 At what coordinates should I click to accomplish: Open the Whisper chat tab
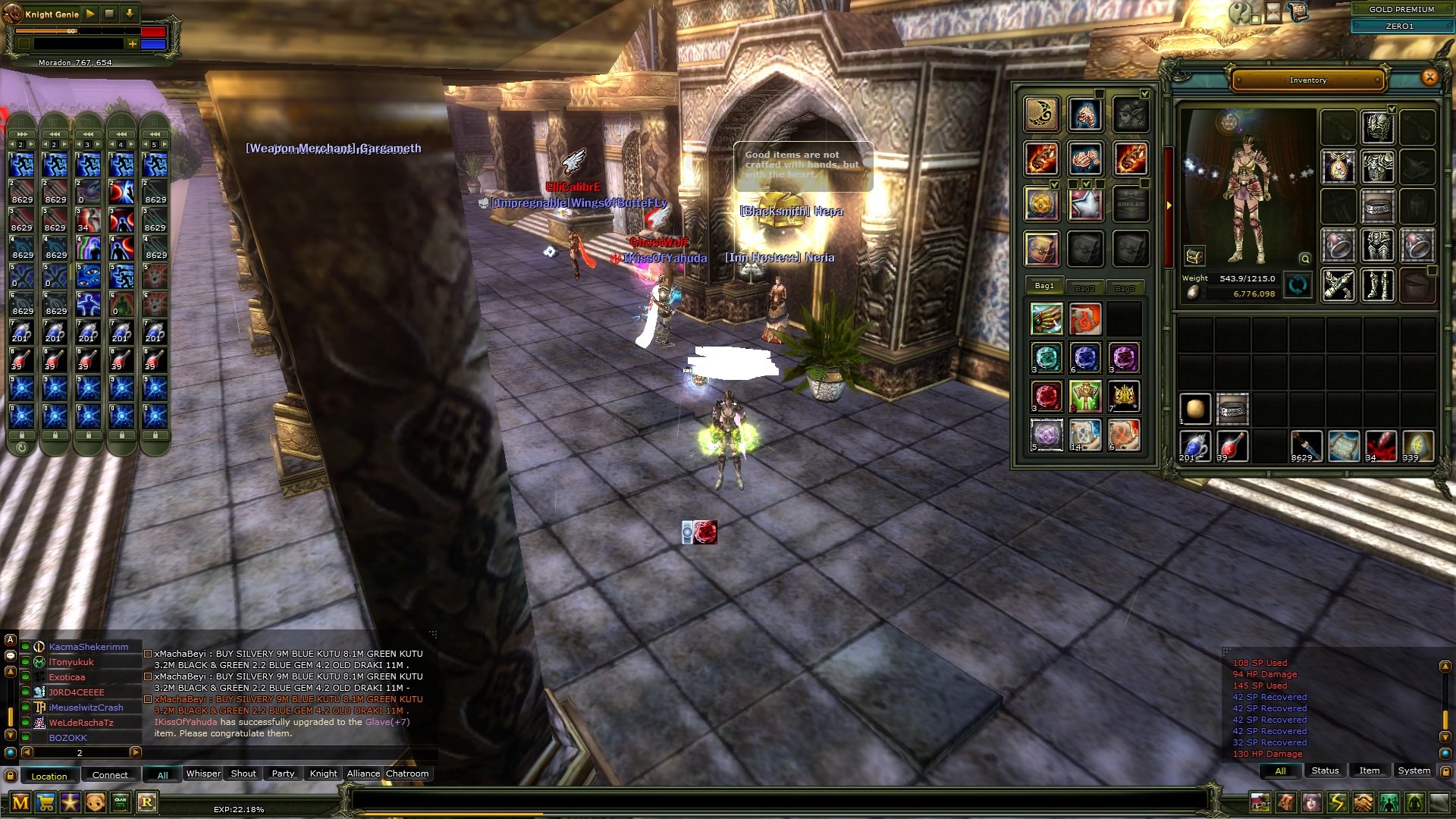tap(203, 773)
